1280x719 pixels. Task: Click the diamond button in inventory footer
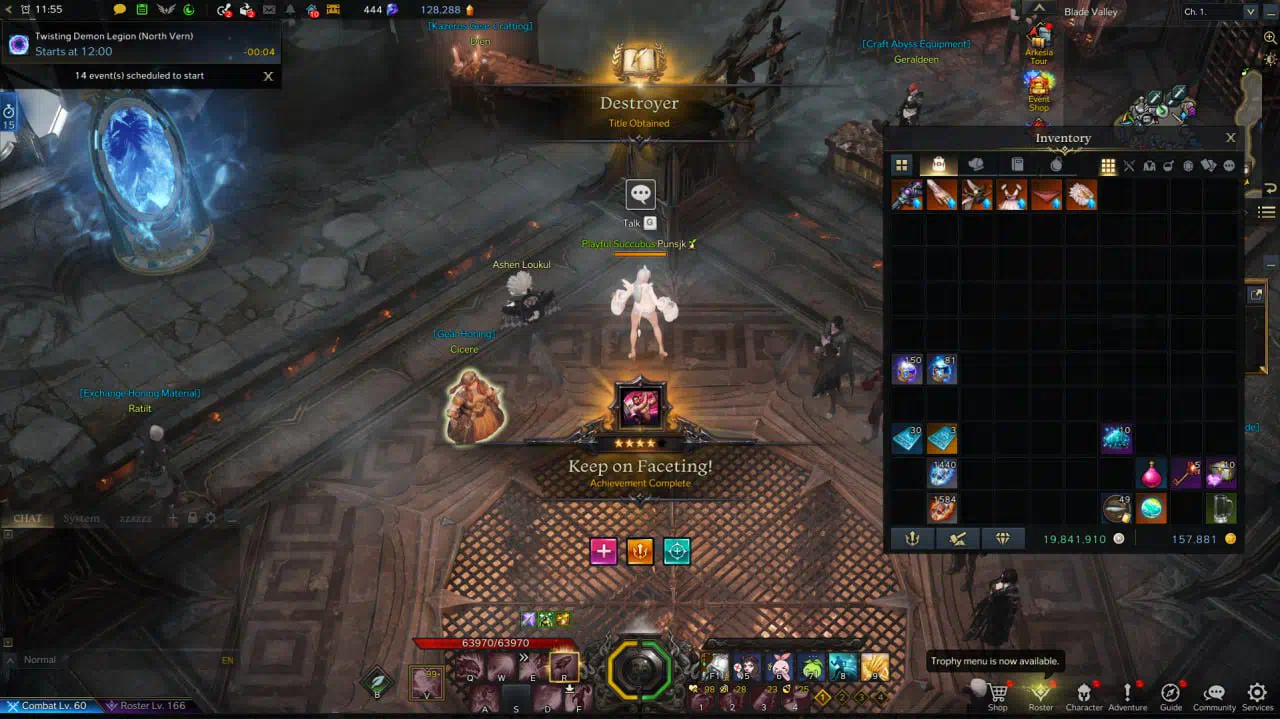(x=1003, y=539)
